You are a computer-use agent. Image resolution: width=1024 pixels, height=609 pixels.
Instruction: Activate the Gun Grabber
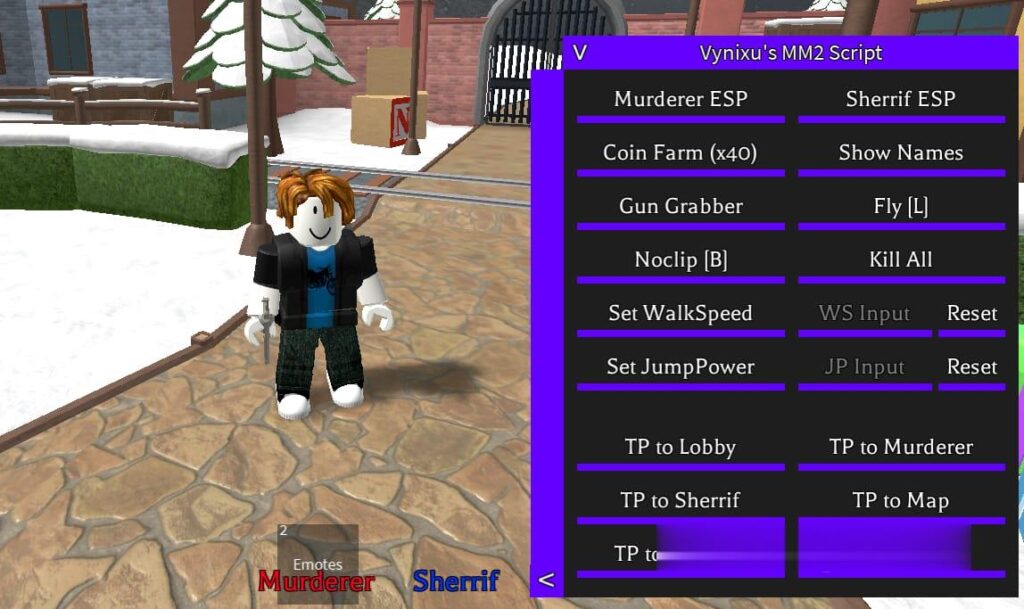(x=680, y=207)
